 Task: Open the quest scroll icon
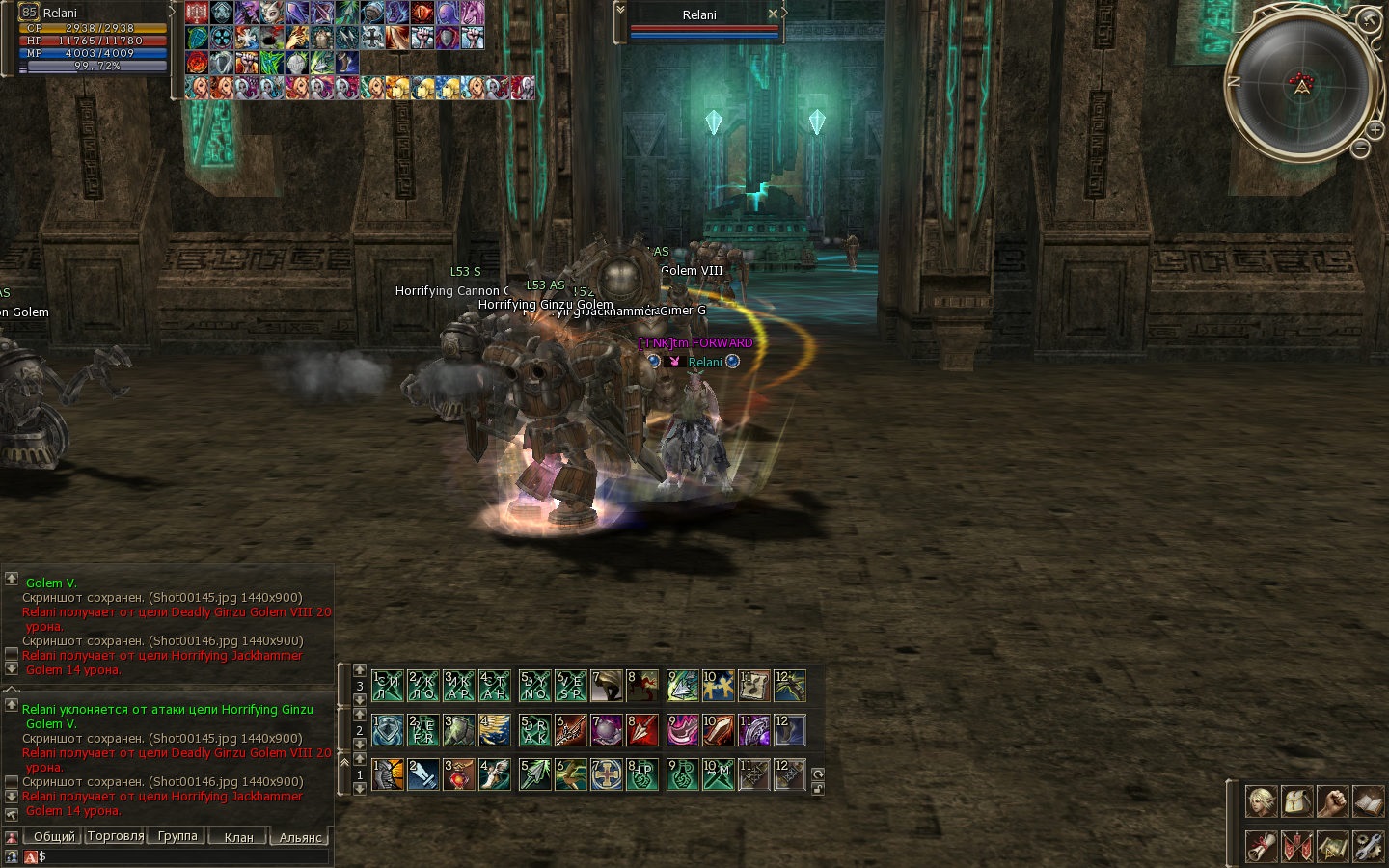point(1262,846)
